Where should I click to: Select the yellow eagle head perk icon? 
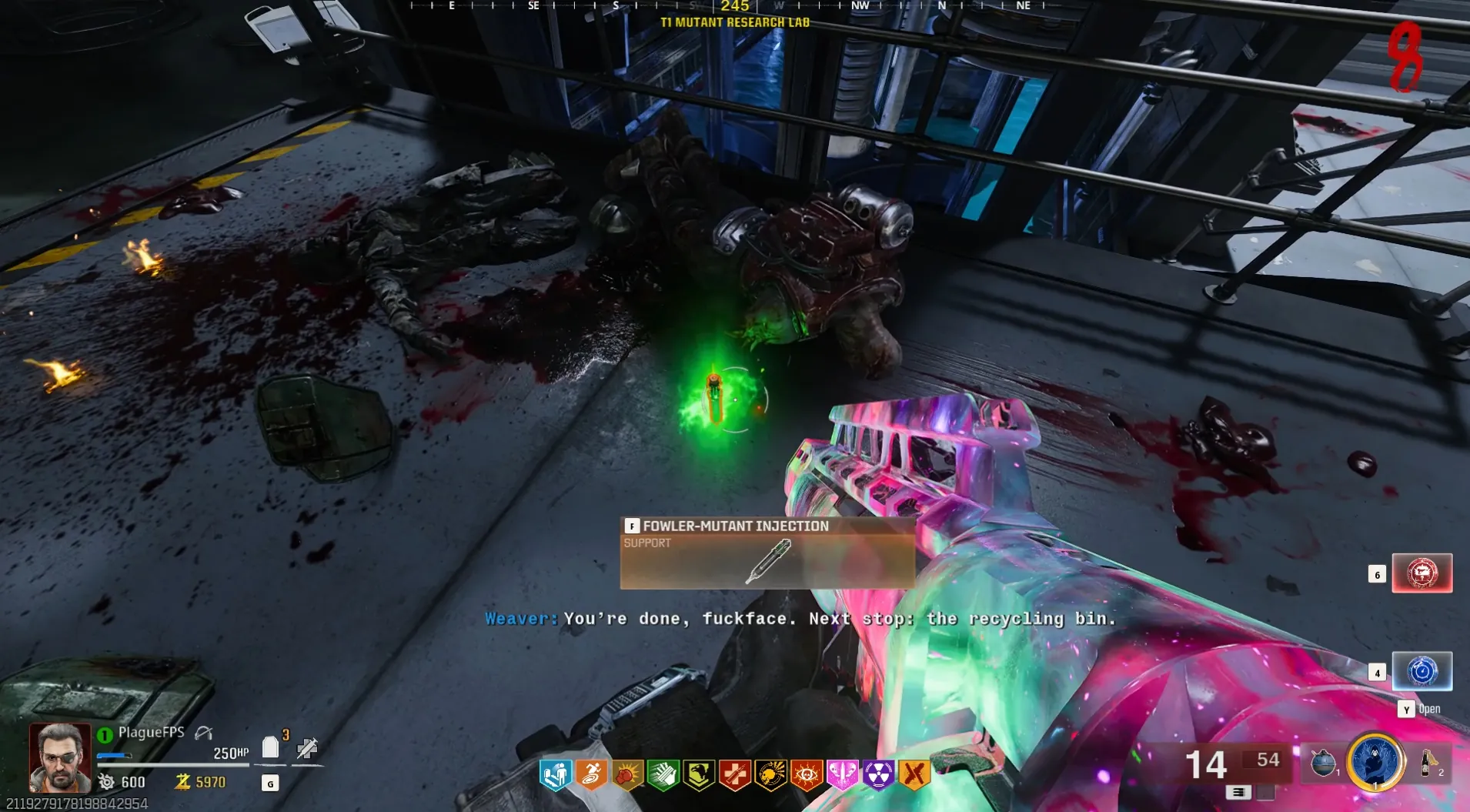[699, 774]
